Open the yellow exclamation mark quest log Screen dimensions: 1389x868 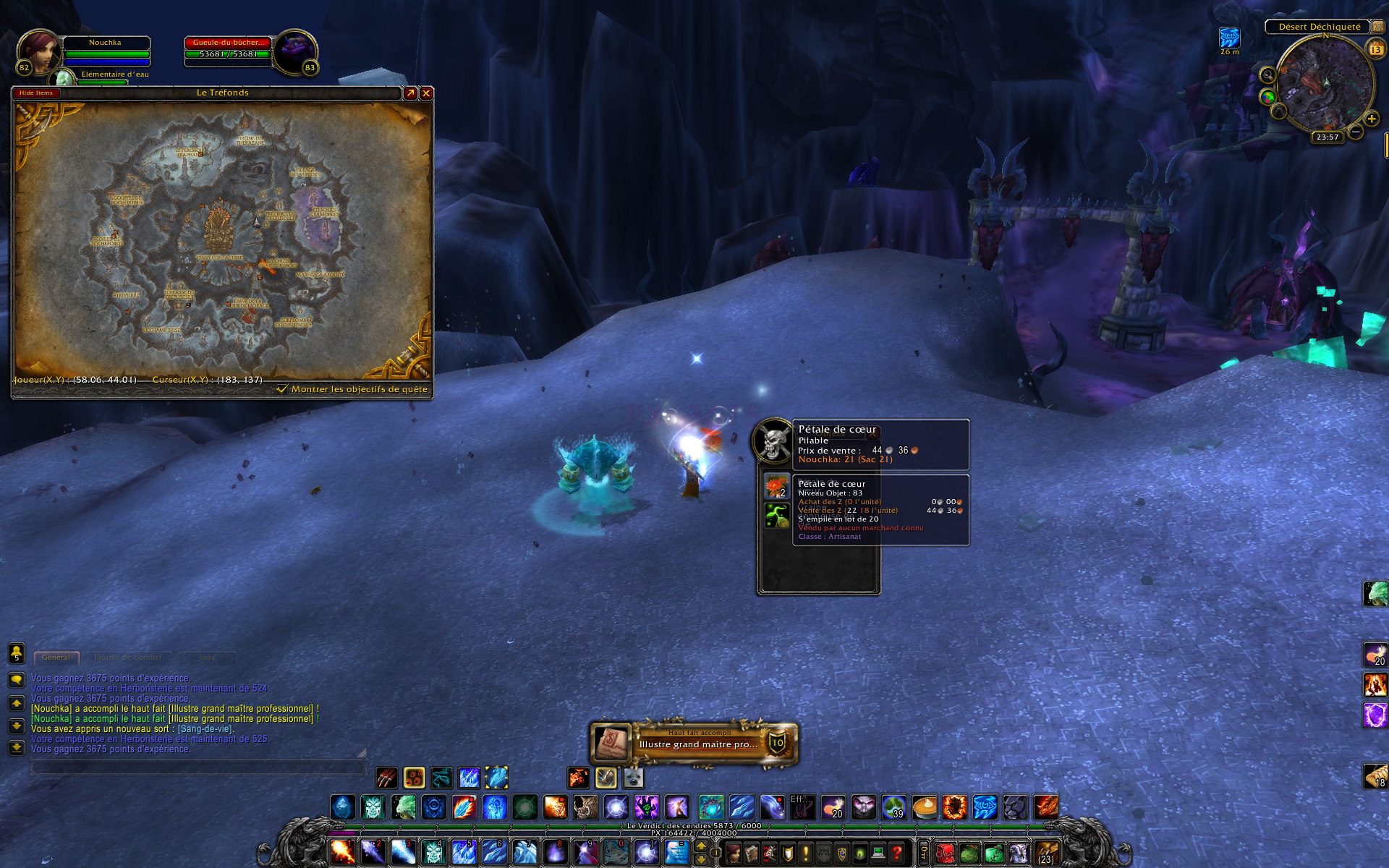click(x=805, y=854)
